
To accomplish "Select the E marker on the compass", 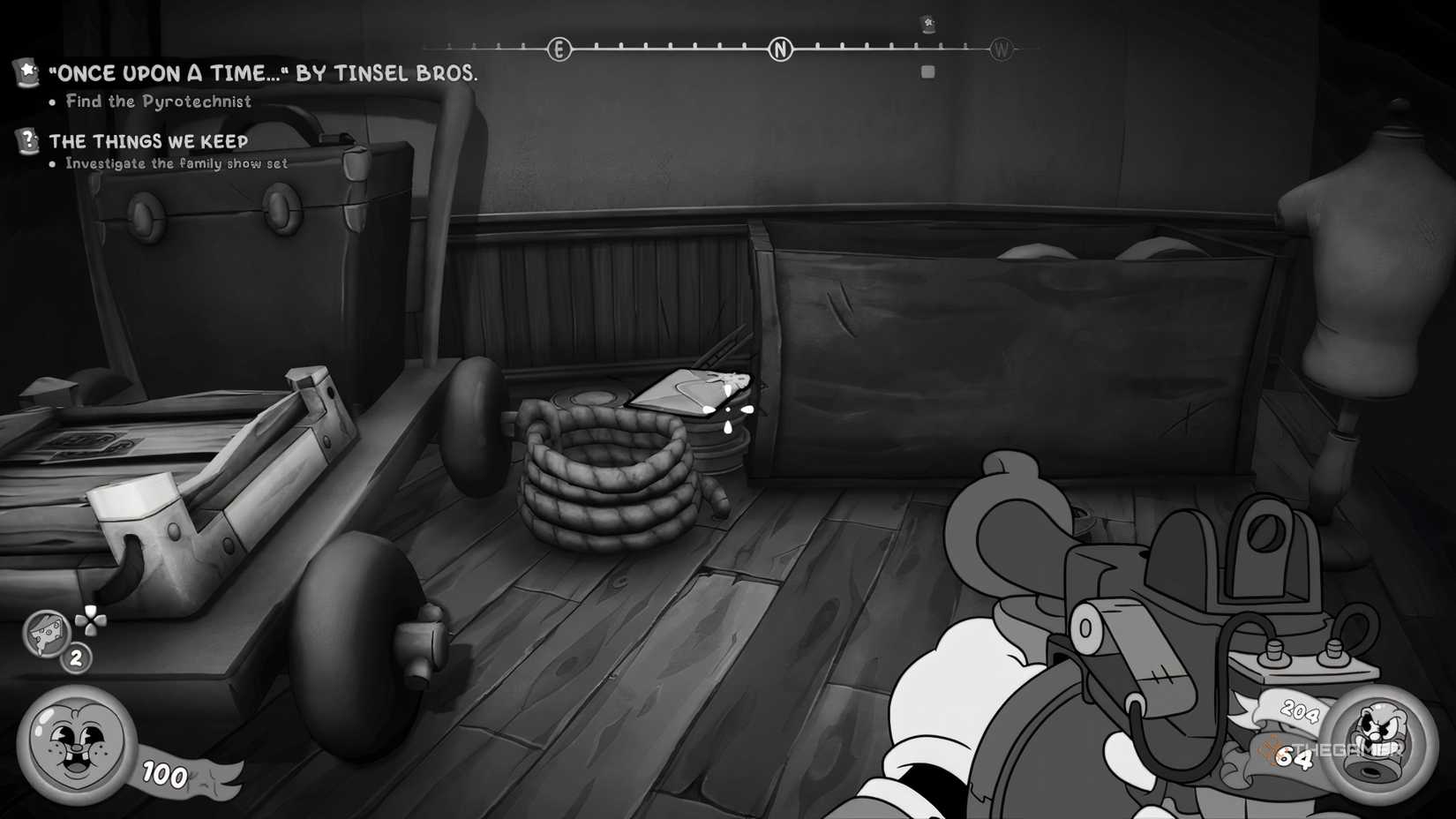I will (559, 49).
